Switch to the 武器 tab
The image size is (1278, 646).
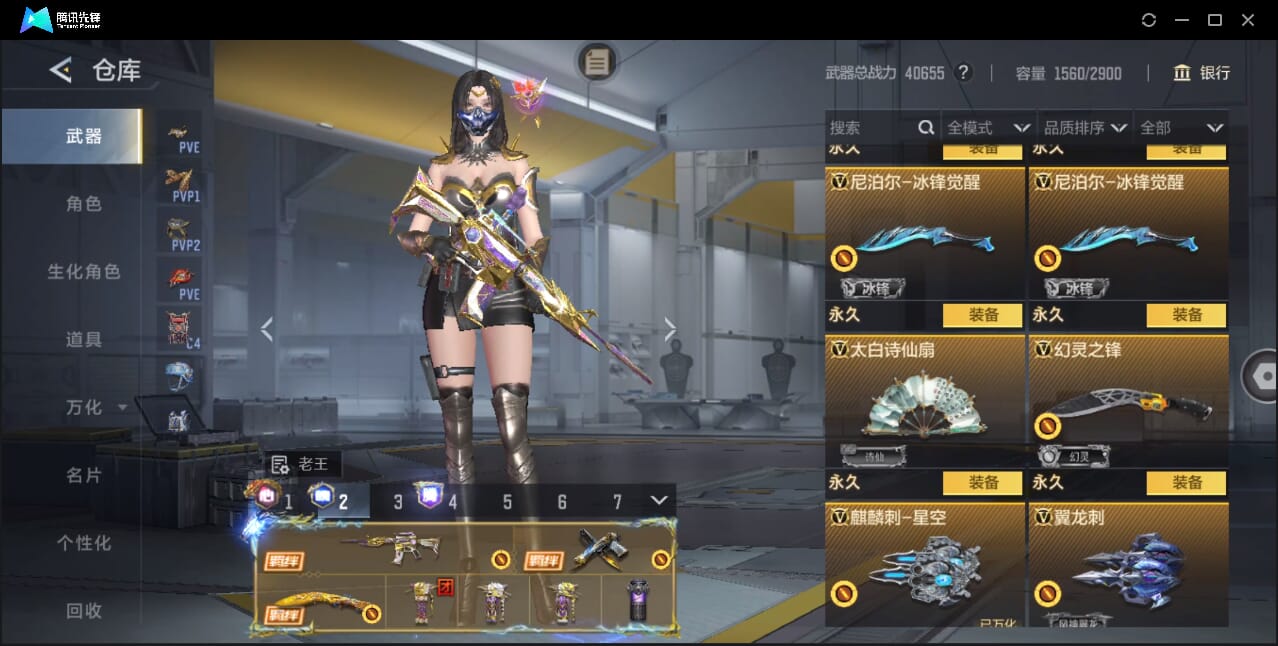coord(83,136)
